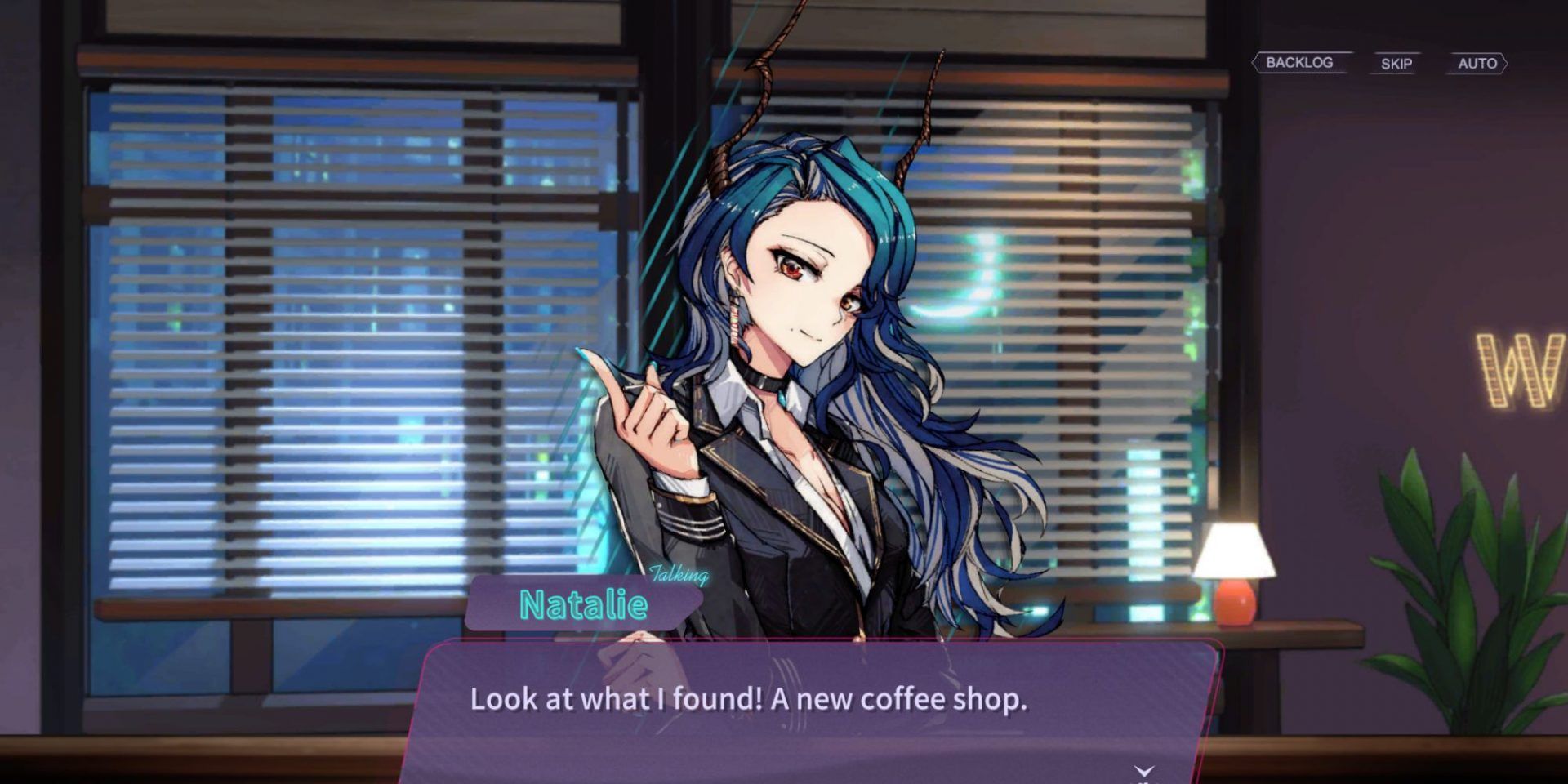The height and width of the screenshot is (784, 1568).
Task: Select the SKIP tab in the top menu row
Action: click(x=1395, y=64)
